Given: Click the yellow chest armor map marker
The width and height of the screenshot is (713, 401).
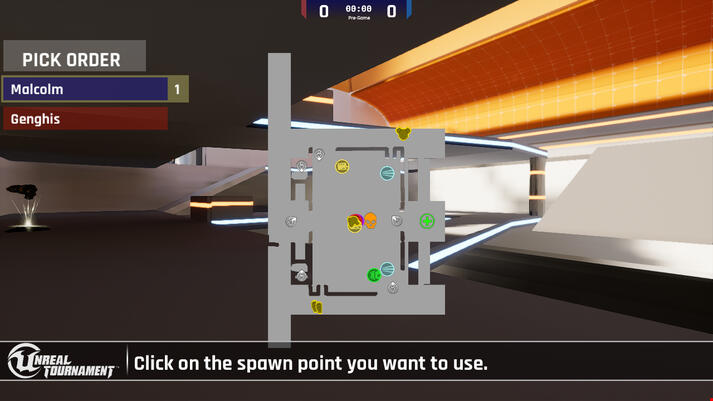Looking at the screenshot, I should [403, 133].
